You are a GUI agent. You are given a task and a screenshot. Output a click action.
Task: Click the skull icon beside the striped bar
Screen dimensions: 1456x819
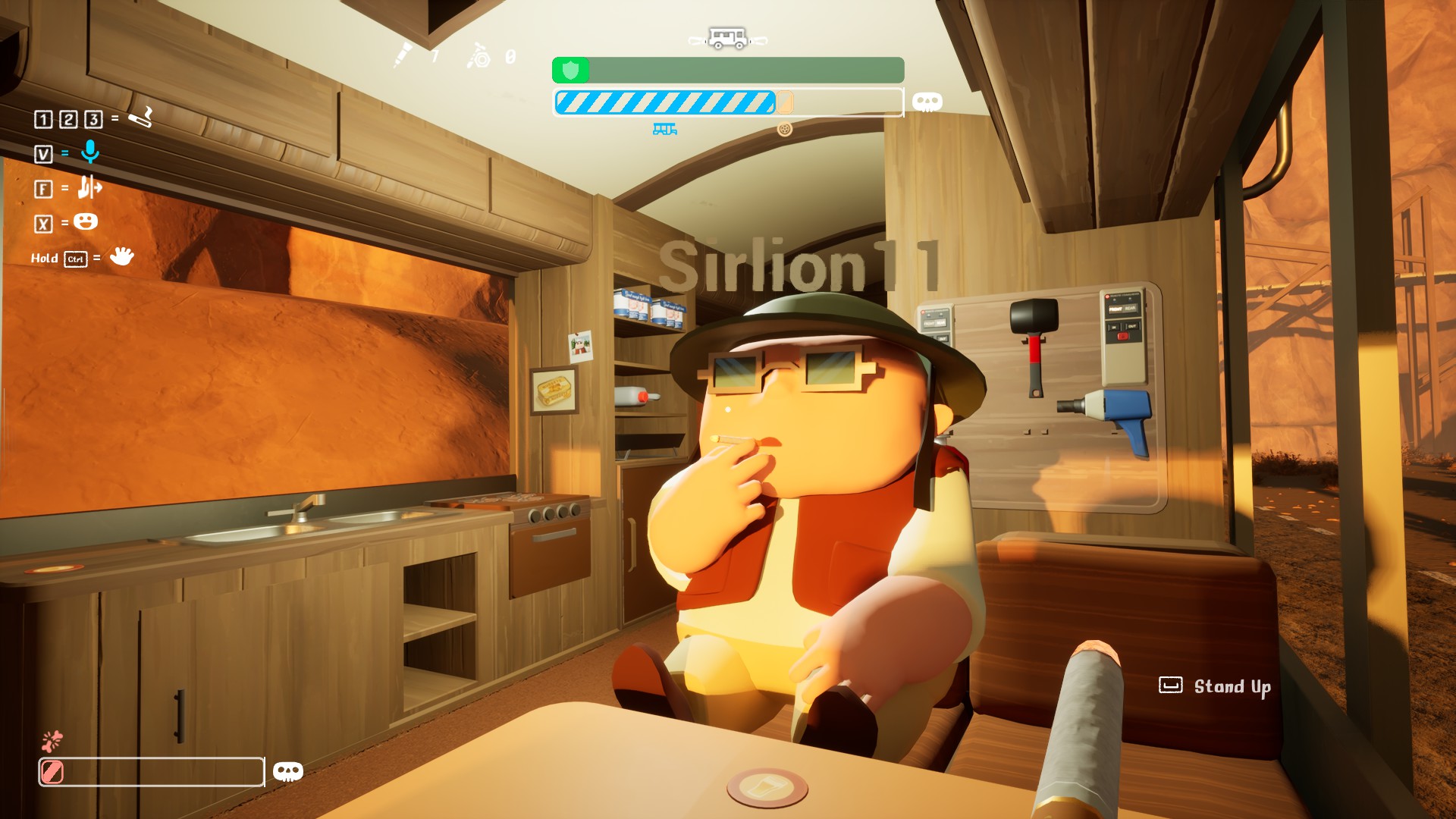tap(927, 102)
